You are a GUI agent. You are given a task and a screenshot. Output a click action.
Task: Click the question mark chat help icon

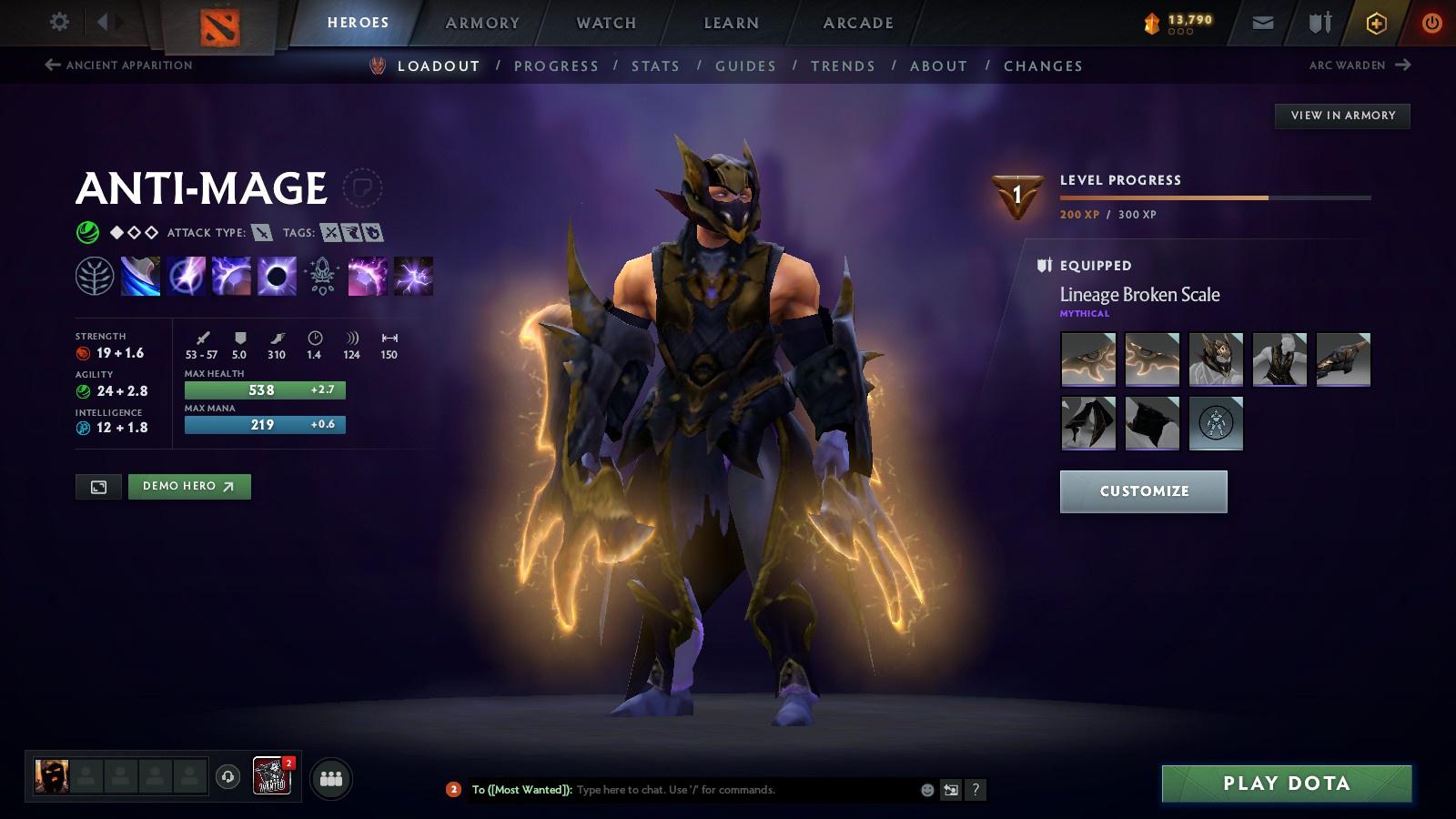coord(976,790)
